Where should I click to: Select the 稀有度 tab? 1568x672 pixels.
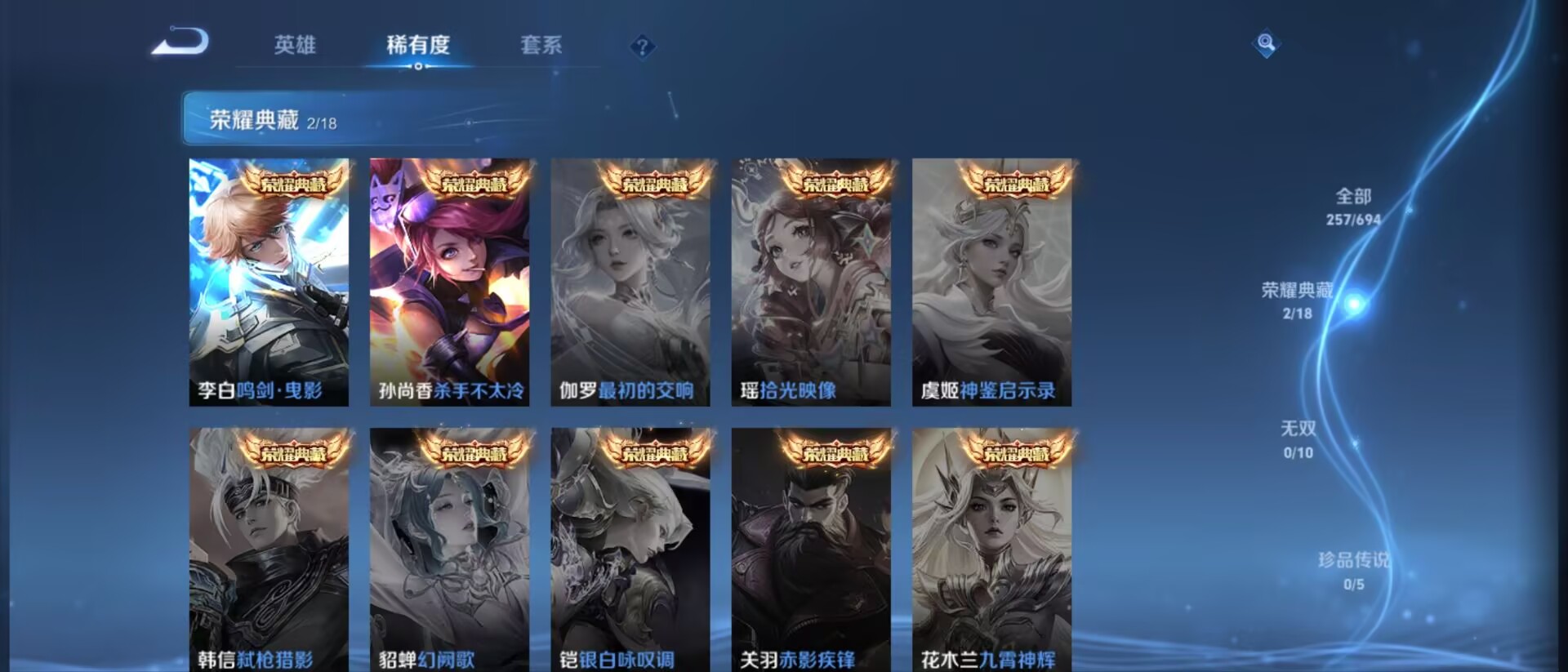pos(418,45)
